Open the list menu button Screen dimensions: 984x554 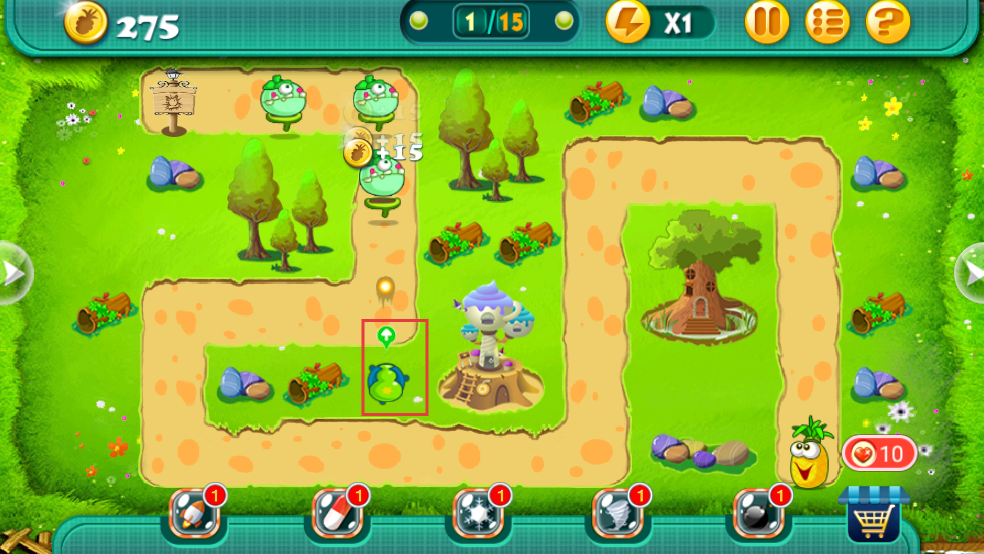(827, 21)
